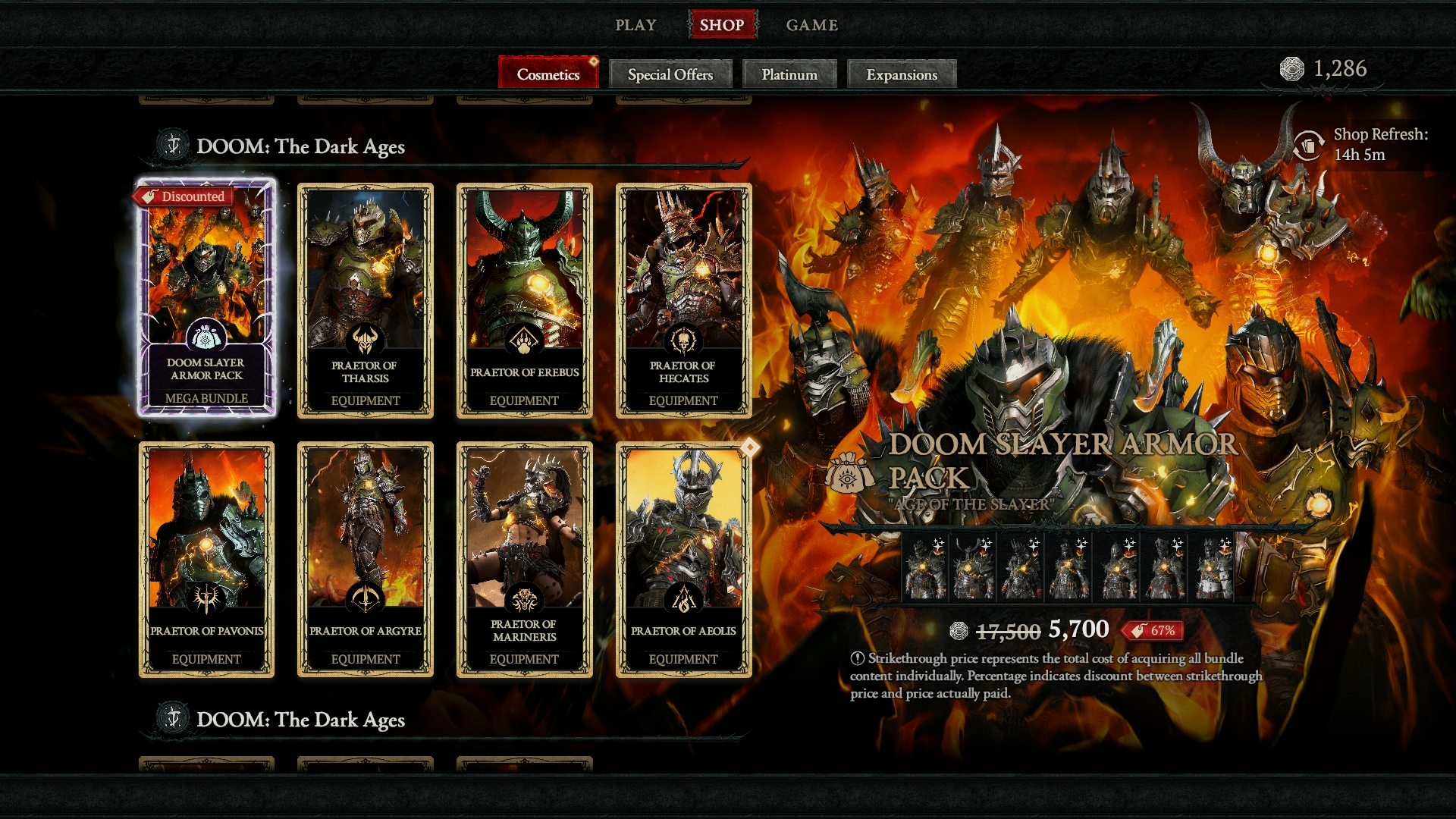
Task: Switch to the Special Offers tab
Action: pos(670,74)
